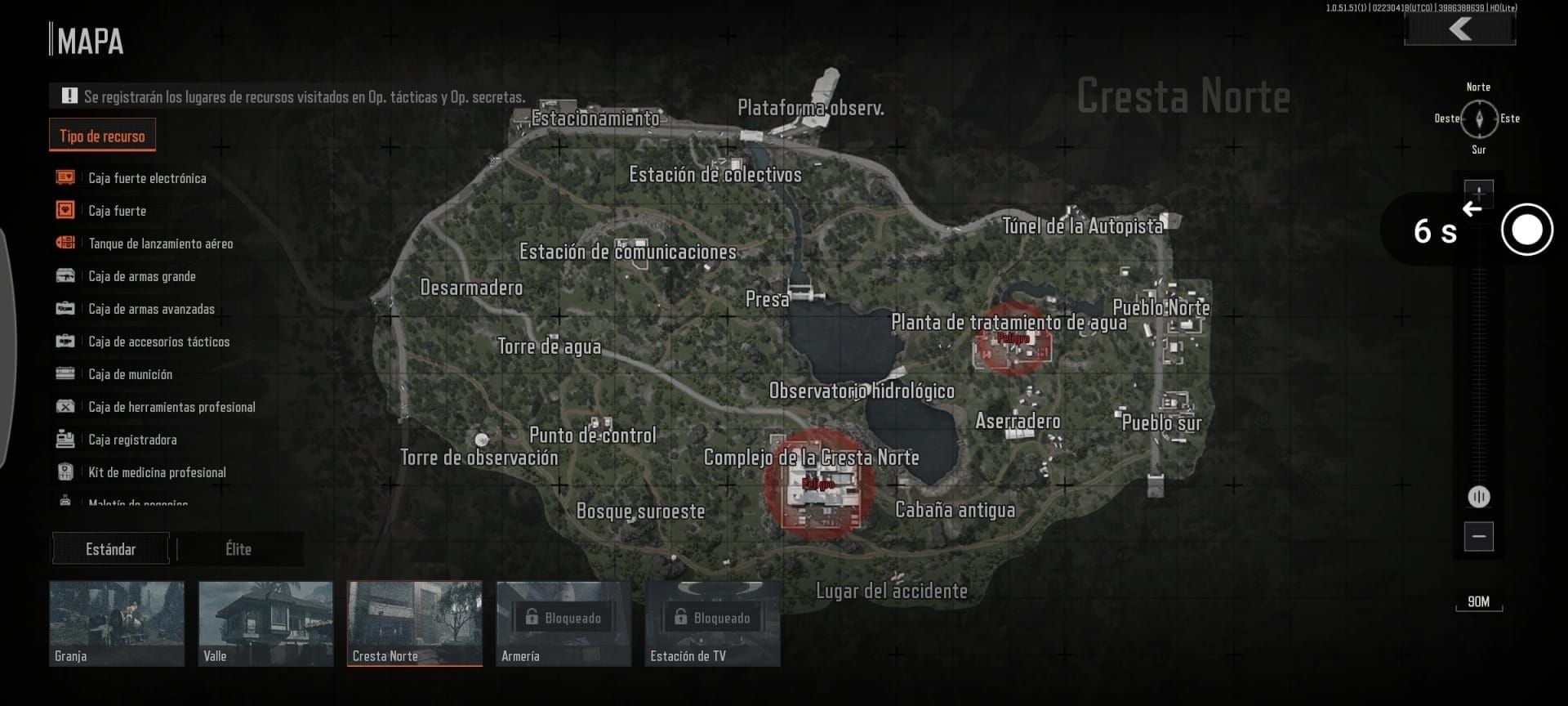Open the Élite tab
Screen dimensions: 1568x706
point(239,549)
